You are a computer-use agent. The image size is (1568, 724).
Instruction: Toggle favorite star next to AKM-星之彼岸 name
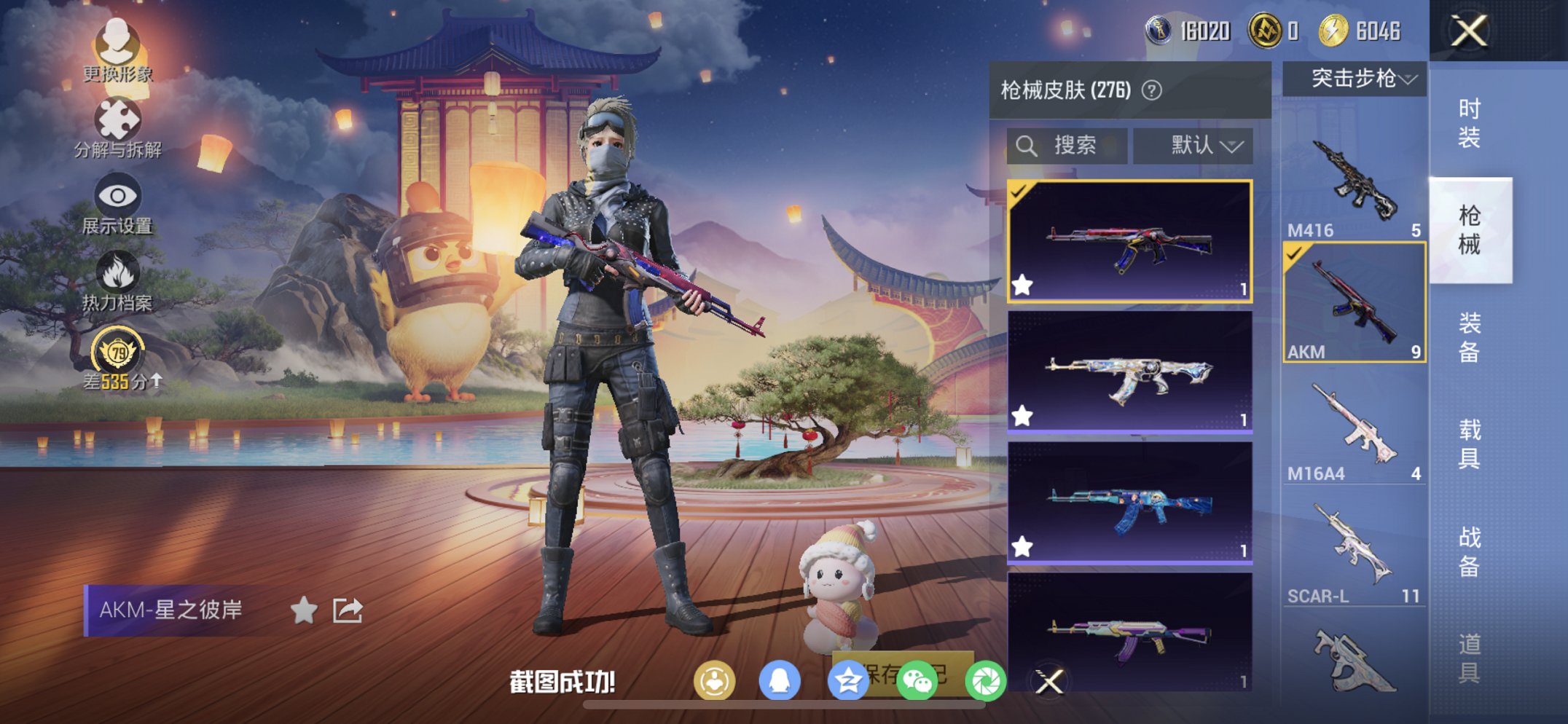click(x=305, y=610)
